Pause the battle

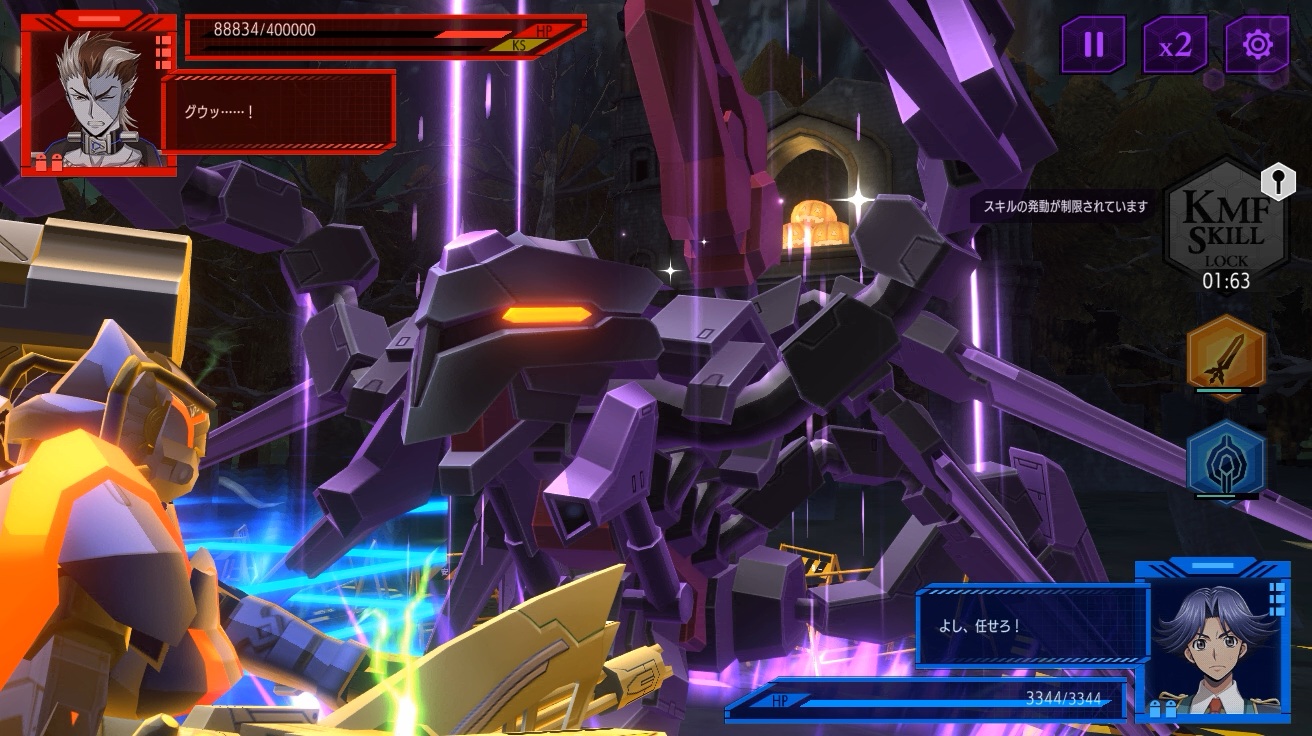pos(1093,45)
